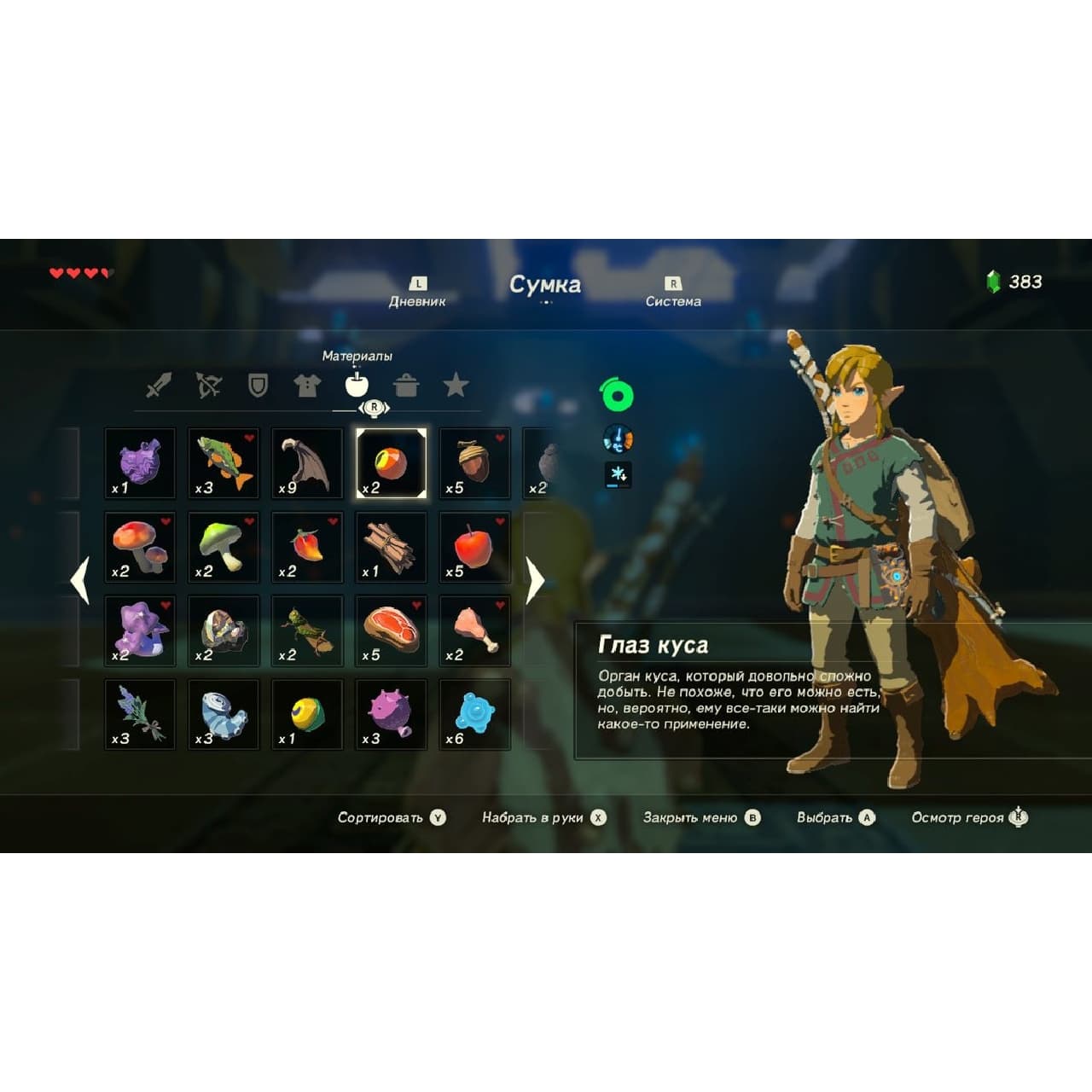Open the shields category icon
The height and width of the screenshot is (1092, 1092).
tap(258, 386)
